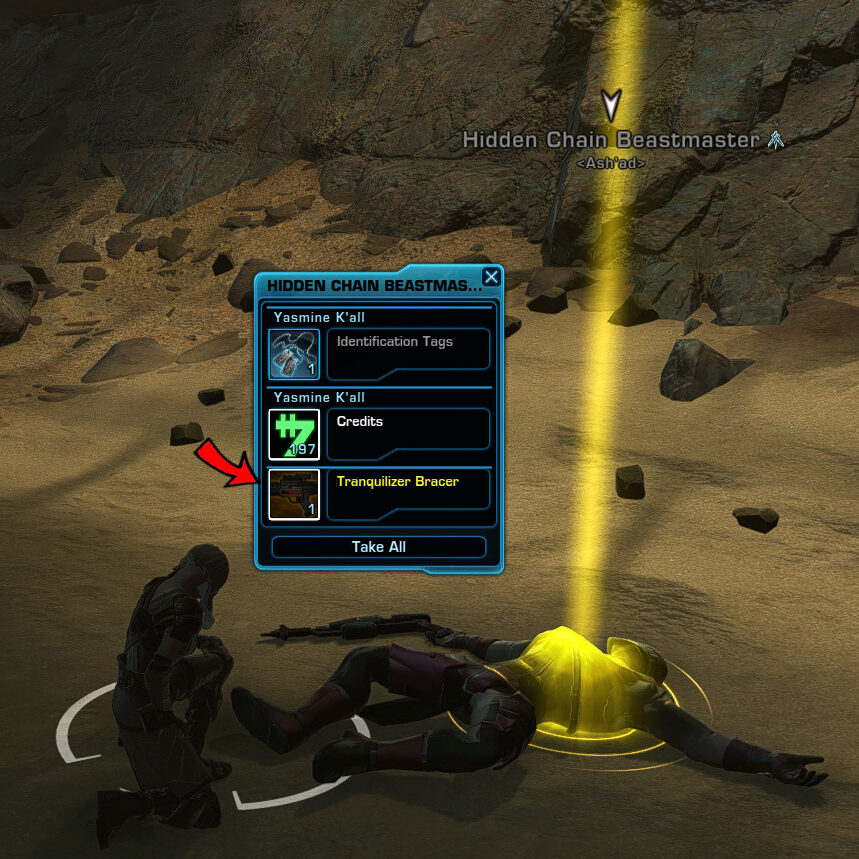Pick up the Tranquilizer Bracer icon
Screen dimensions: 859x859
point(294,494)
